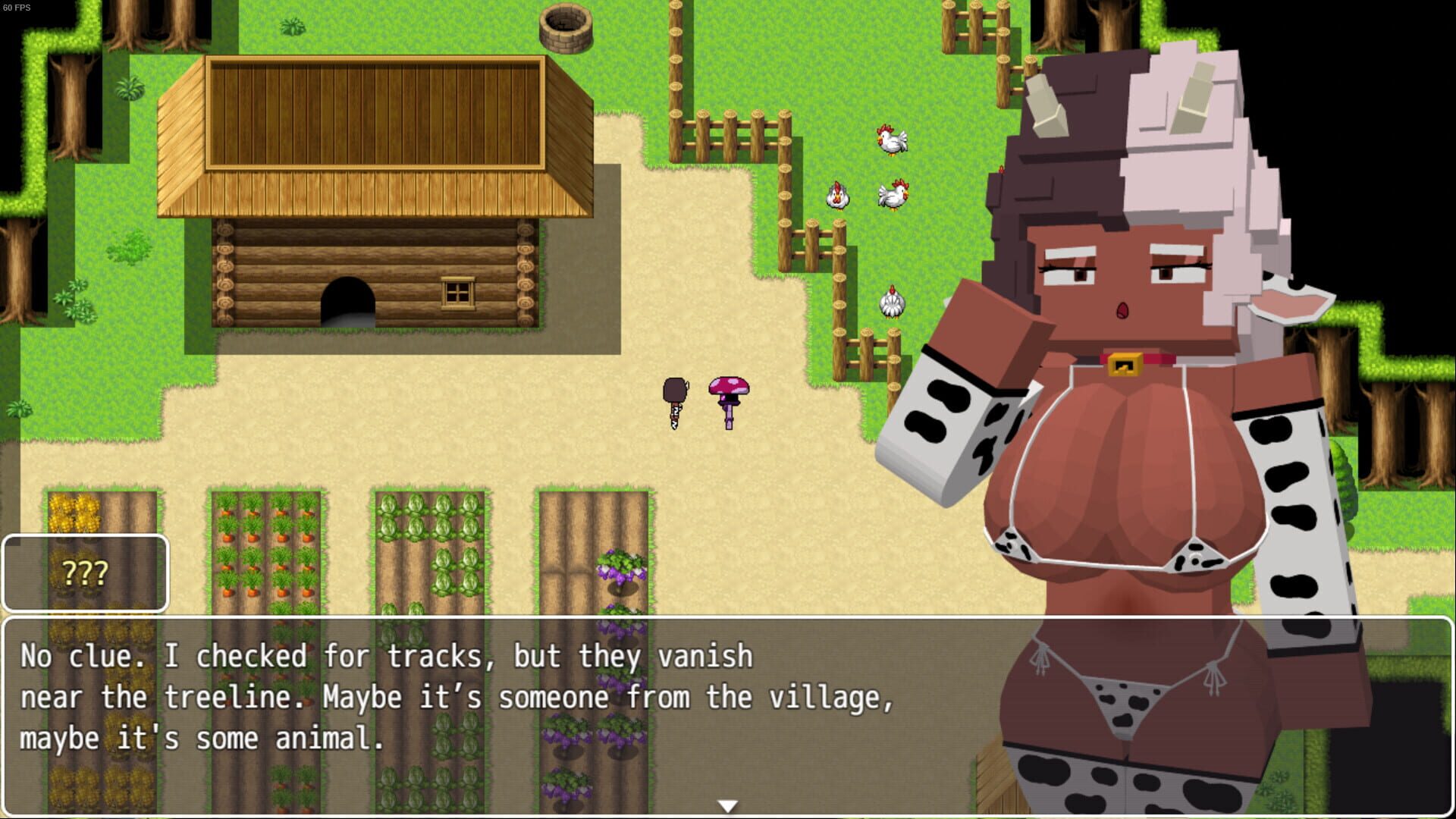Screen dimensions: 1456x819
Task: Click the wooden fence post row
Action: click(728, 136)
